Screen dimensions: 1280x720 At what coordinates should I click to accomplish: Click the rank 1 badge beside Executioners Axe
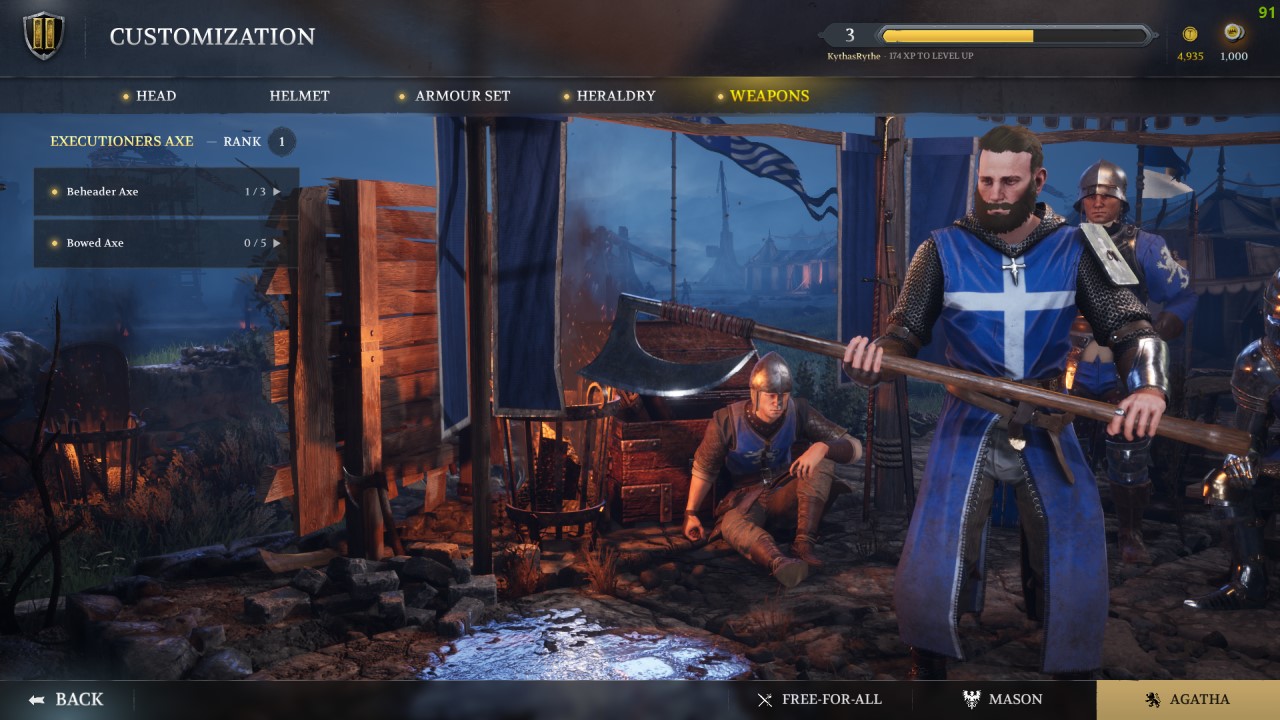[x=281, y=141]
